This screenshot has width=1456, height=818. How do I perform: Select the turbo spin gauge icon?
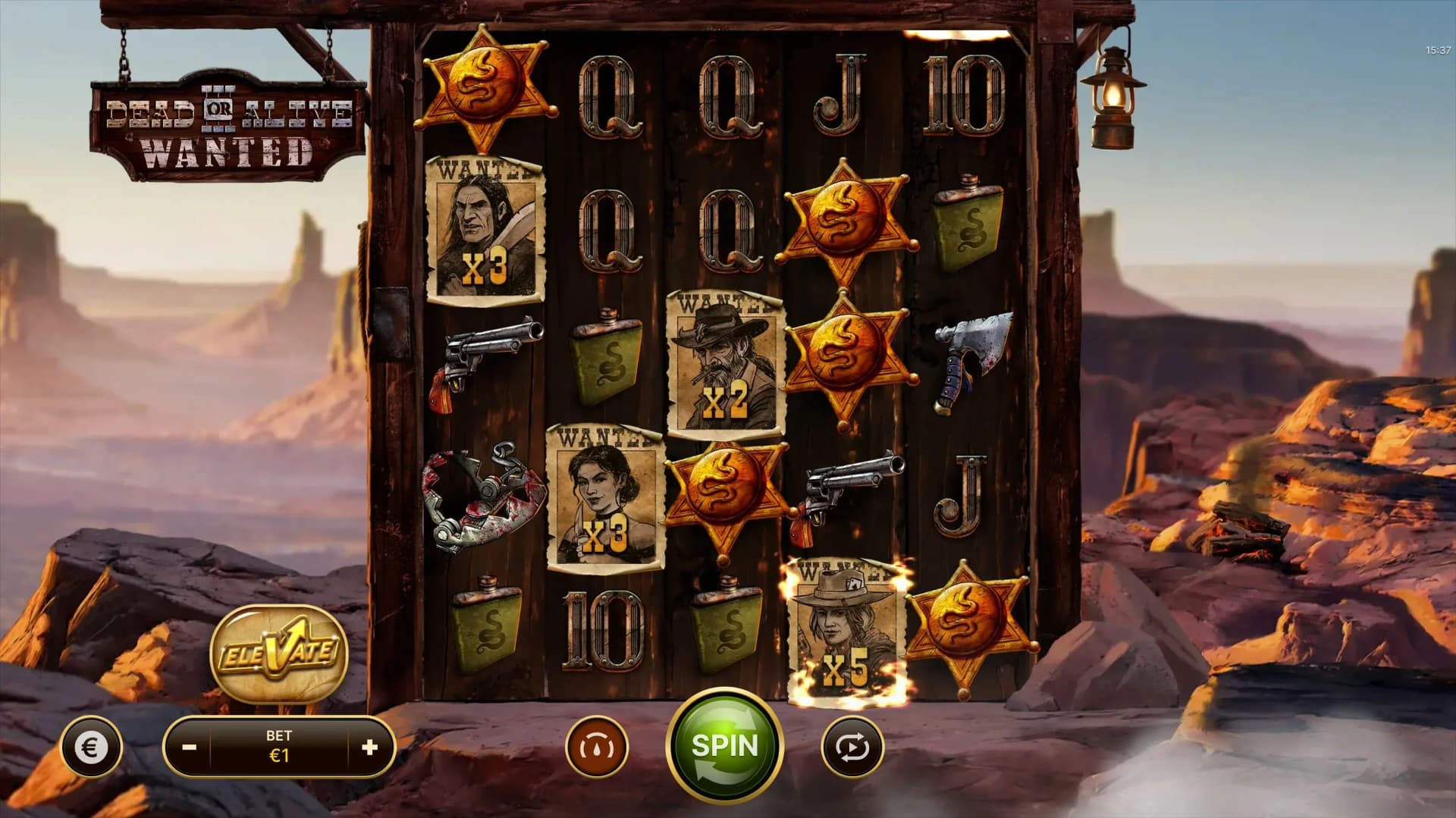[x=598, y=747]
